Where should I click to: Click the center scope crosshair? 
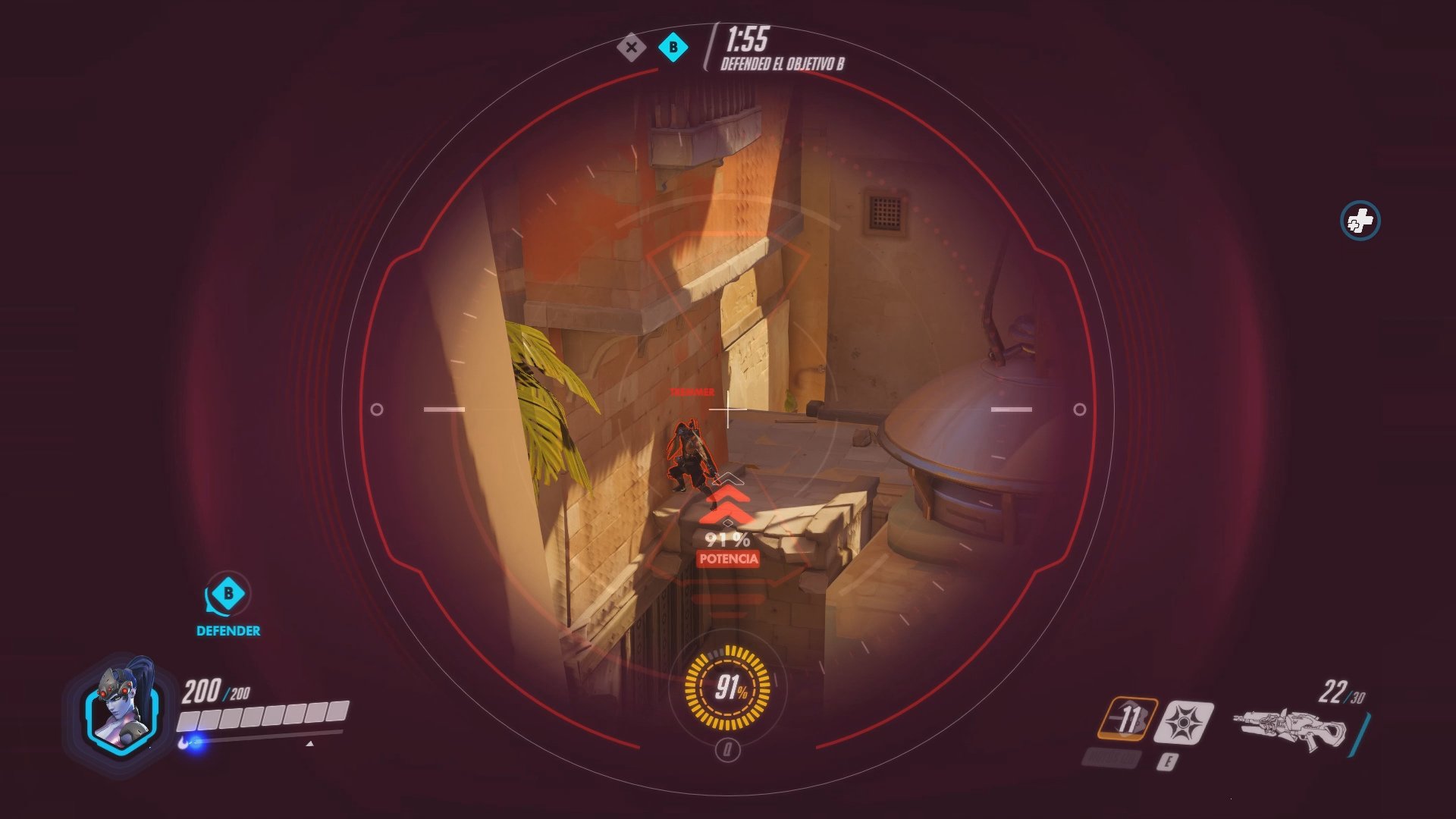(x=728, y=409)
